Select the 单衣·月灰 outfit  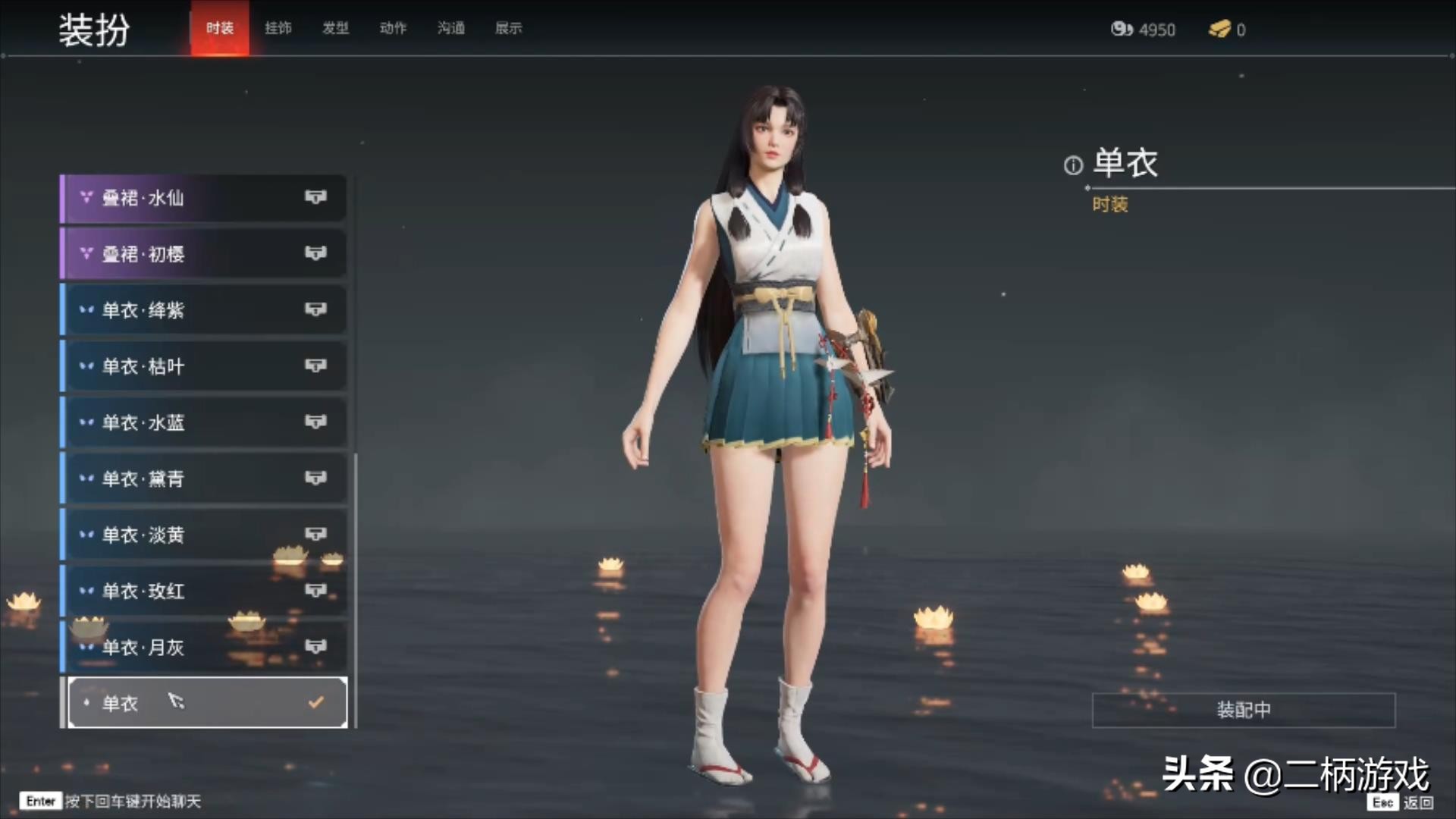pyautogui.click(x=203, y=647)
